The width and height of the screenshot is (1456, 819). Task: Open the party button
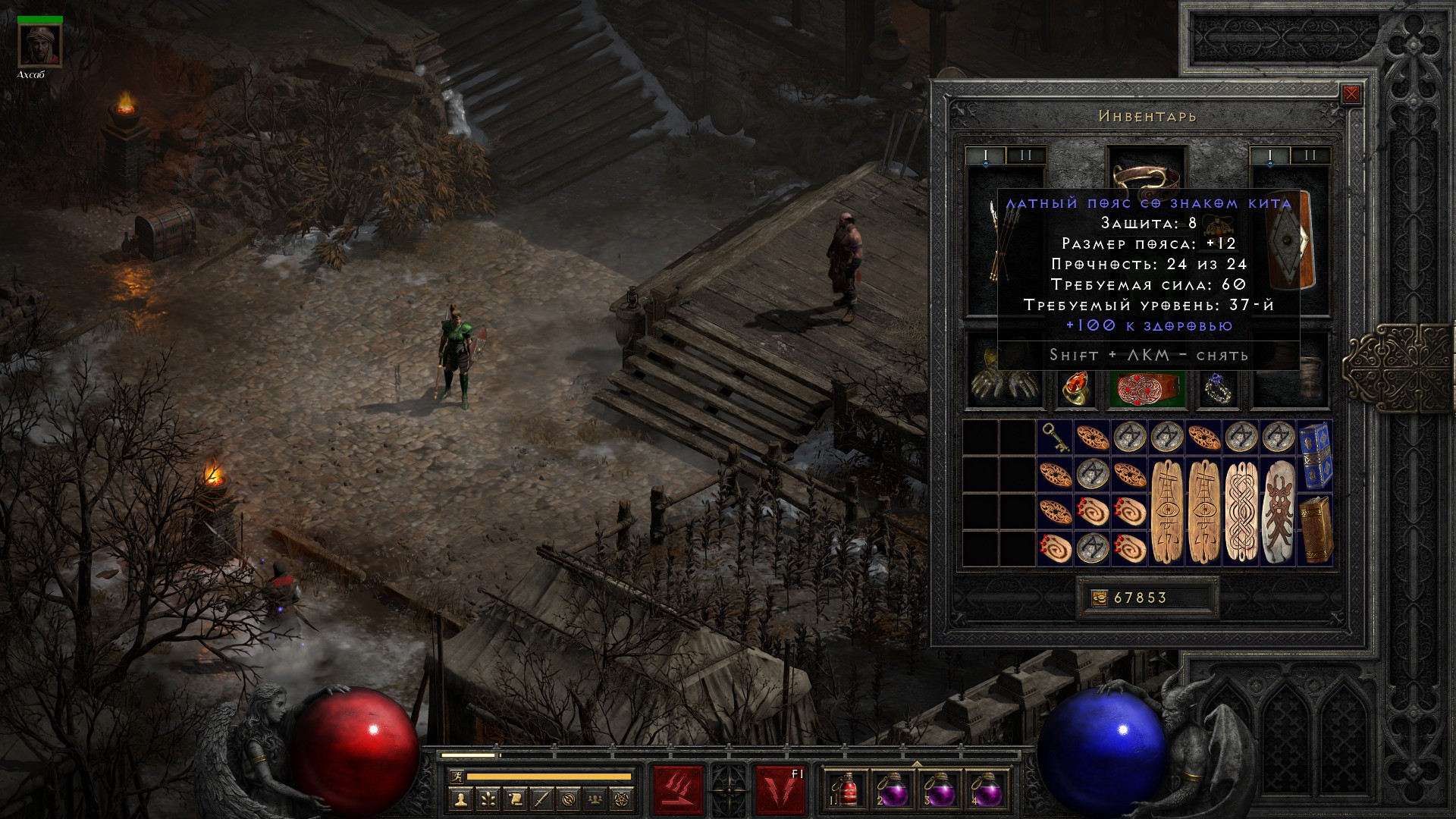pyautogui.click(x=596, y=799)
